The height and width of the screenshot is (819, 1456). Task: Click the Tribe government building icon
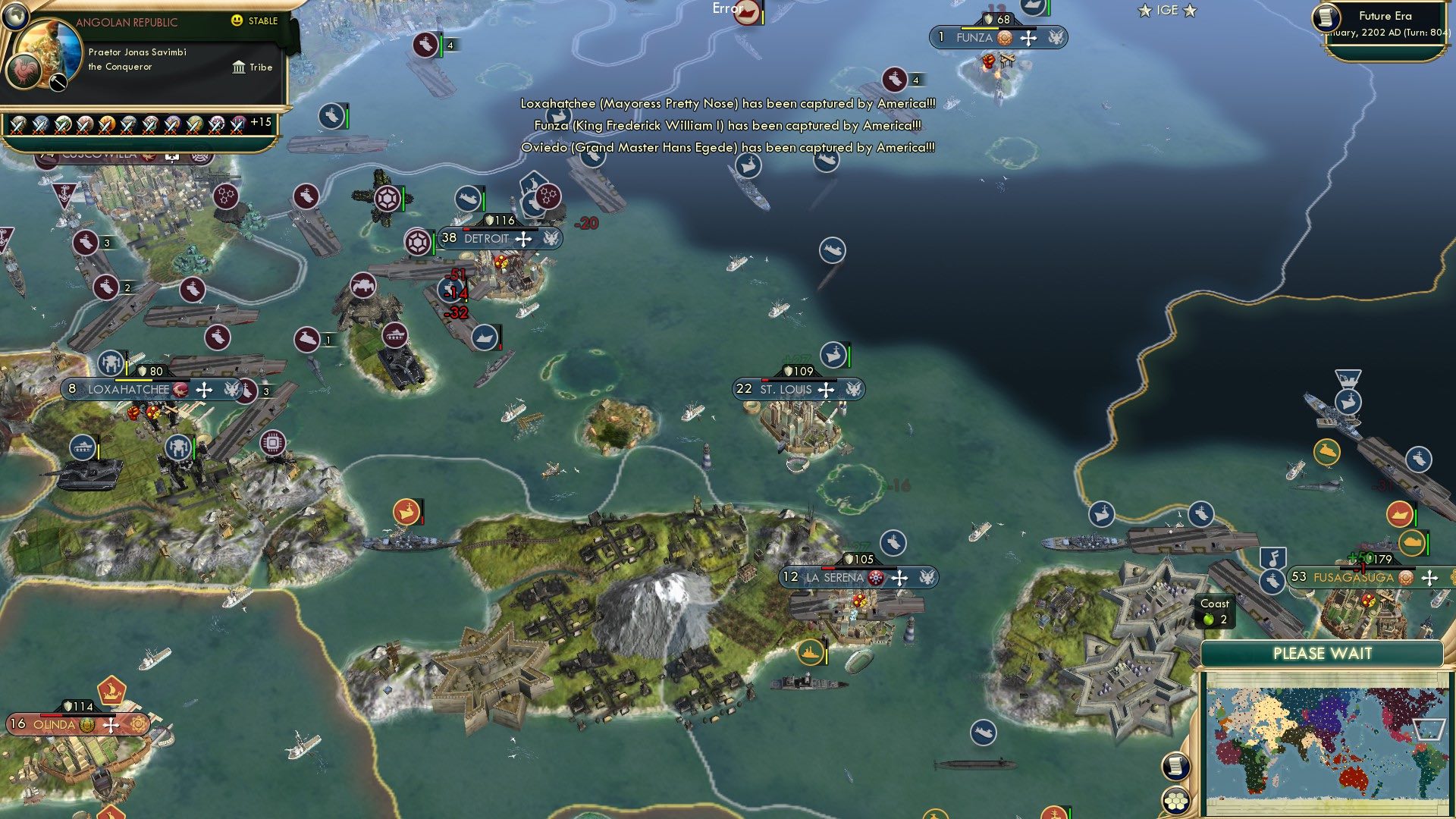coord(239,67)
